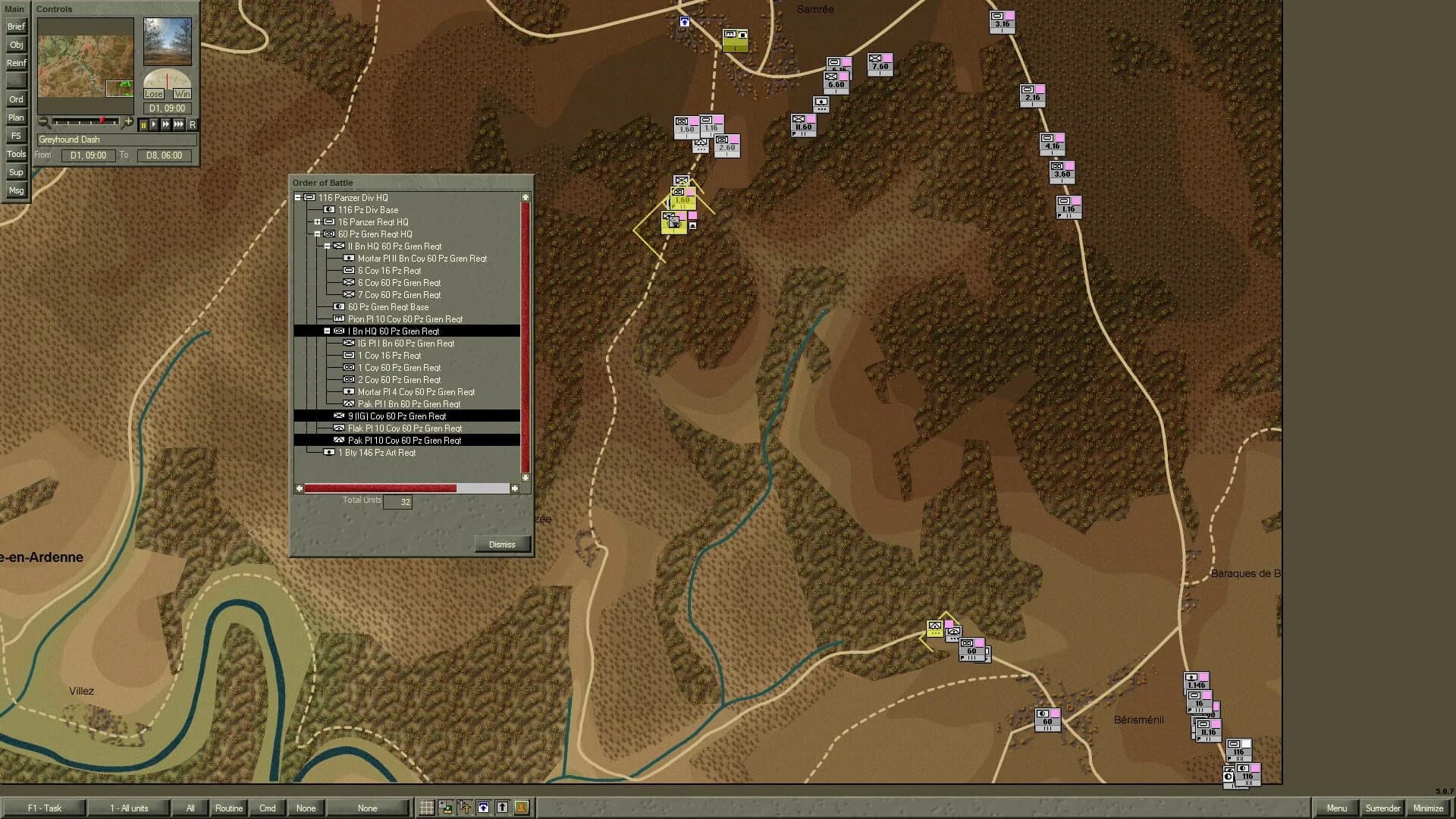Screen dimensions: 1456x819
Task: Collapse the 116 Panzer Div HQ tree
Action: pos(297,196)
